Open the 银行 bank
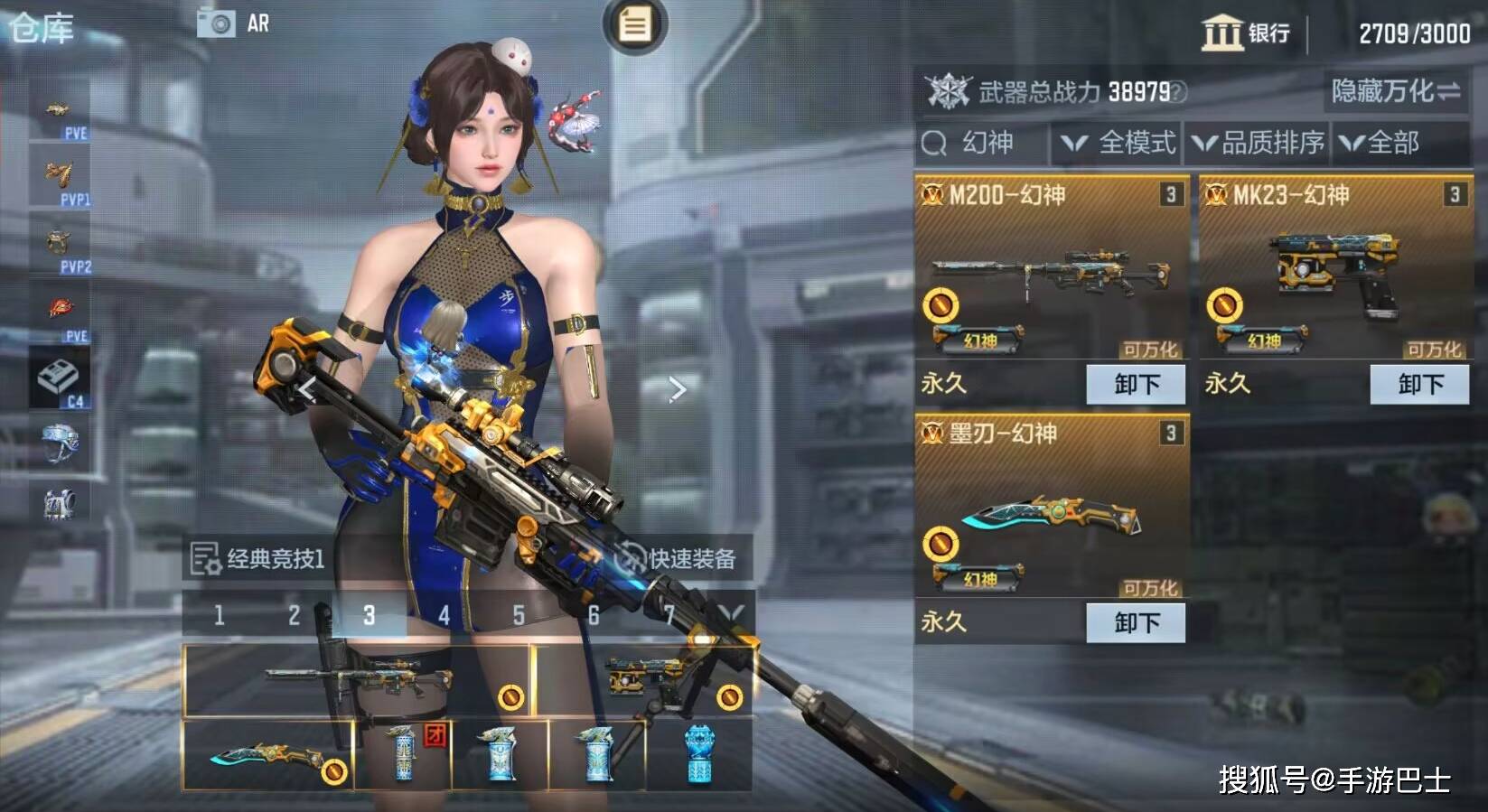Screen dimensions: 1488x812 coord(1245,33)
